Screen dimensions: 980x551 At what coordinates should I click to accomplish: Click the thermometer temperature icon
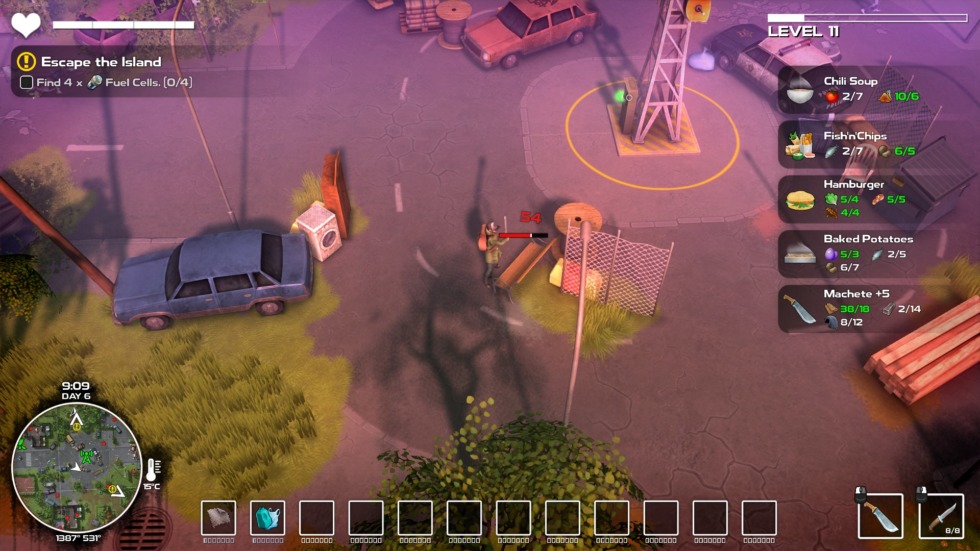click(151, 469)
